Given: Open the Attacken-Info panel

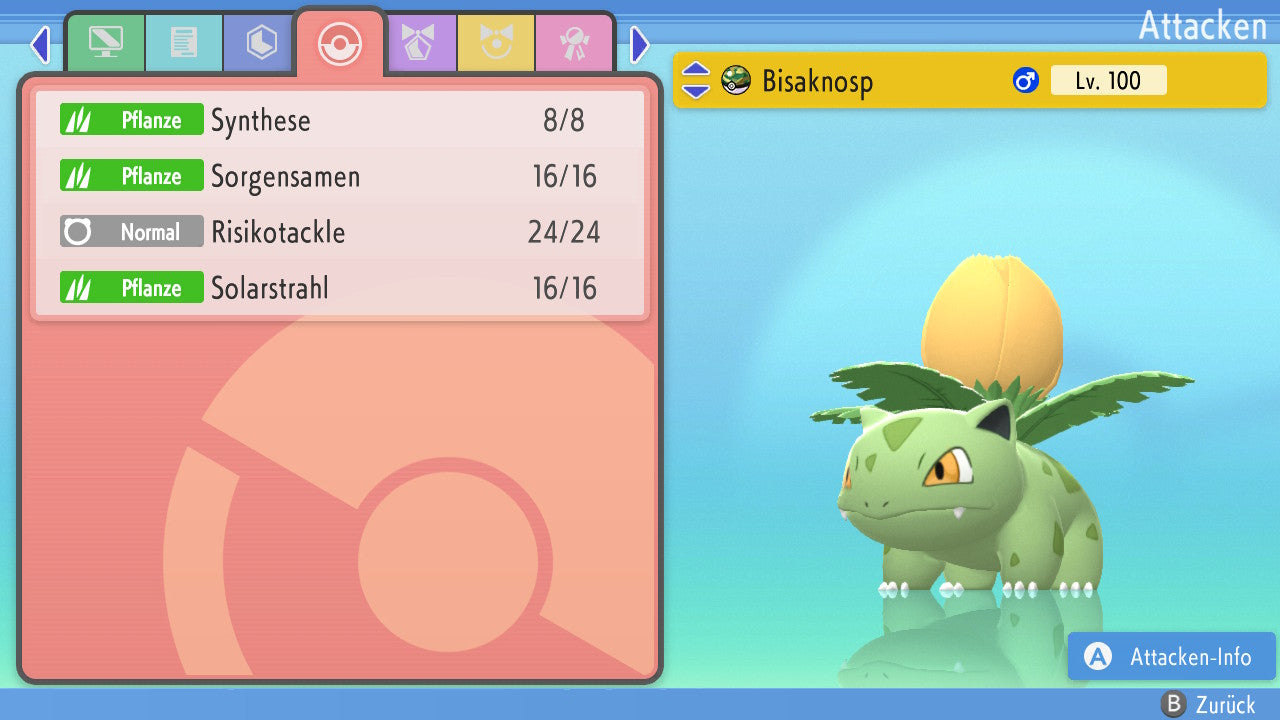Looking at the screenshot, I should tap(1171, 657).
